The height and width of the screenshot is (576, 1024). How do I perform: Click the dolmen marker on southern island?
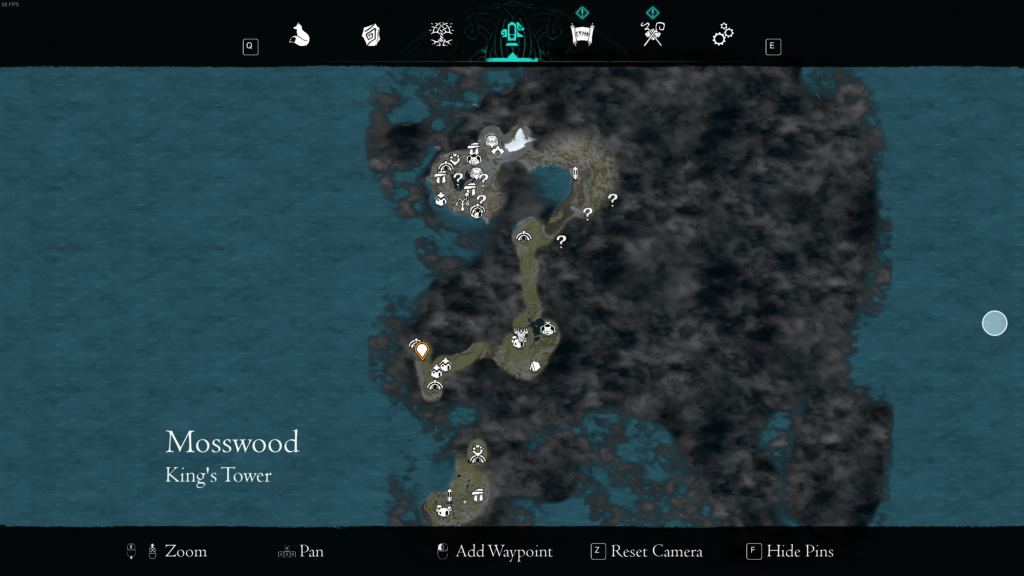[x=477, y=495]
